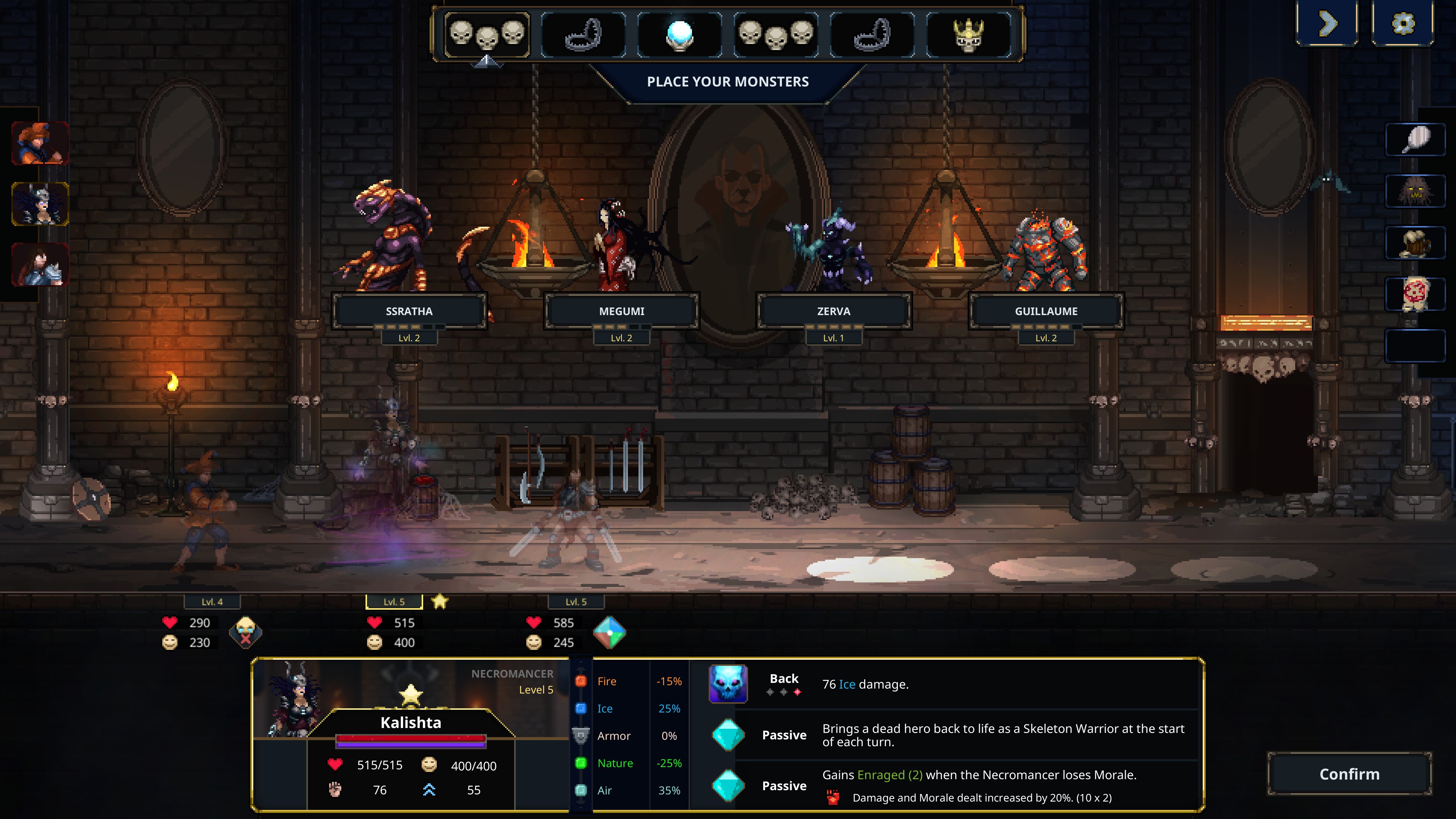Select the Ssratha monster card

pyautogui.click(x=409, y=311)
